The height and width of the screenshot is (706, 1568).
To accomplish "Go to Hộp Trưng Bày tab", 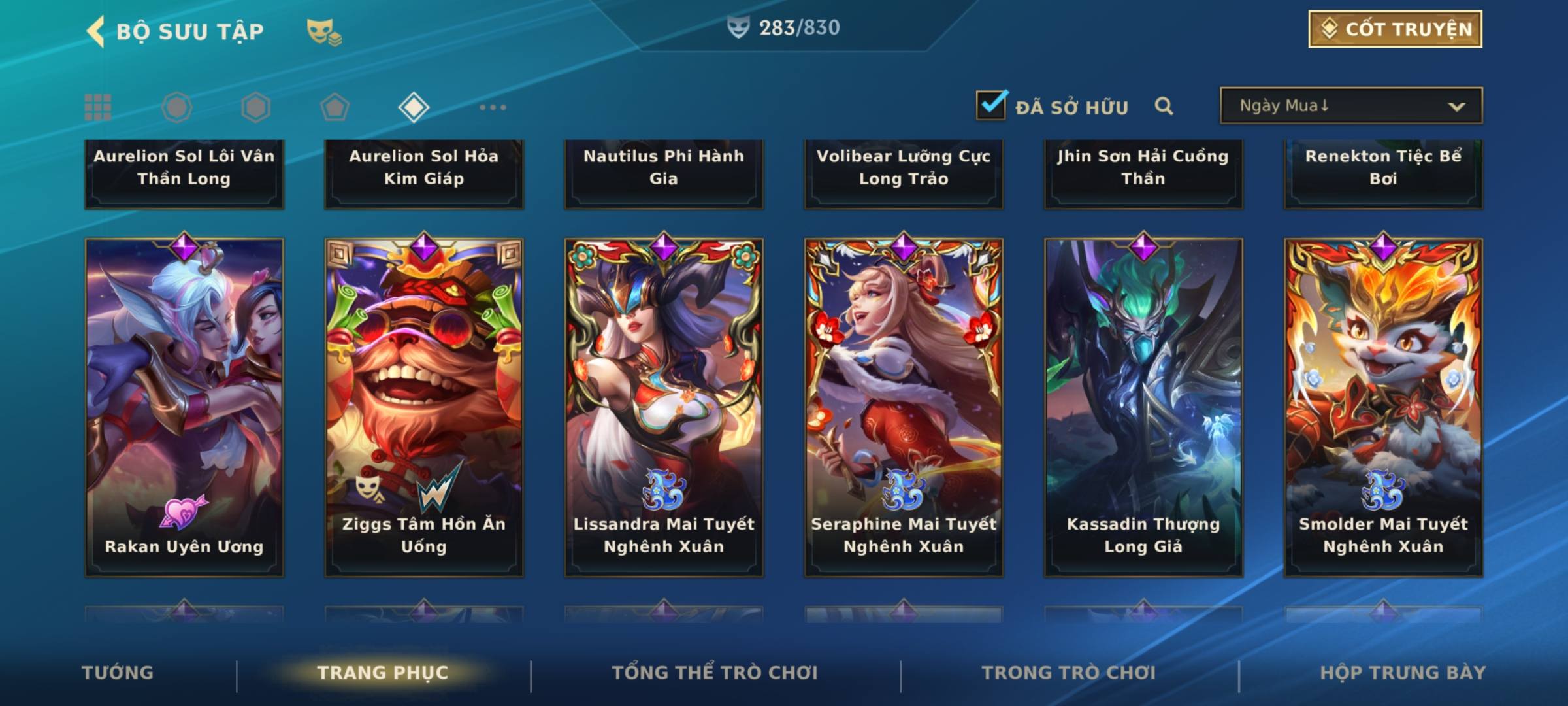I will pyautogui.click(x=1403, y=673).
